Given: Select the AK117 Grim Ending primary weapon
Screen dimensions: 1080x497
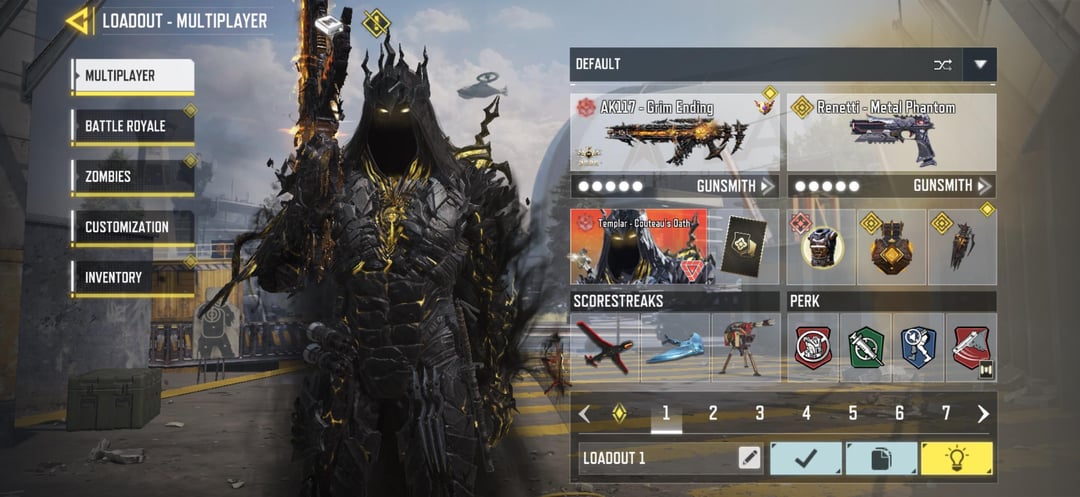Looking at the screenshot, I should pos(675,133).
